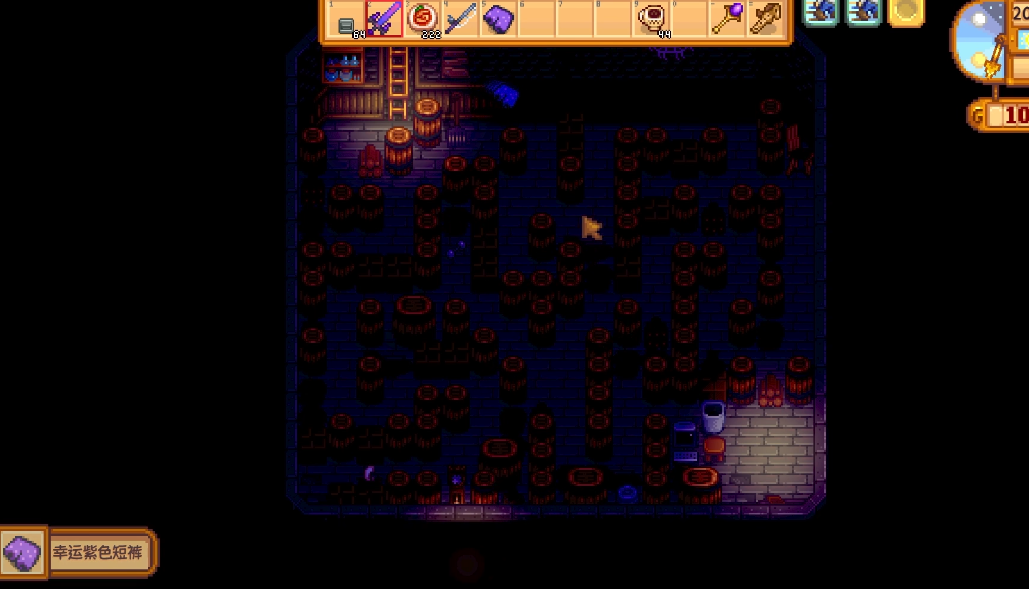Equip the steel-blue sword in the hotbar
This screenshot has height=589, width=1029.
click(x=461, y=19)
